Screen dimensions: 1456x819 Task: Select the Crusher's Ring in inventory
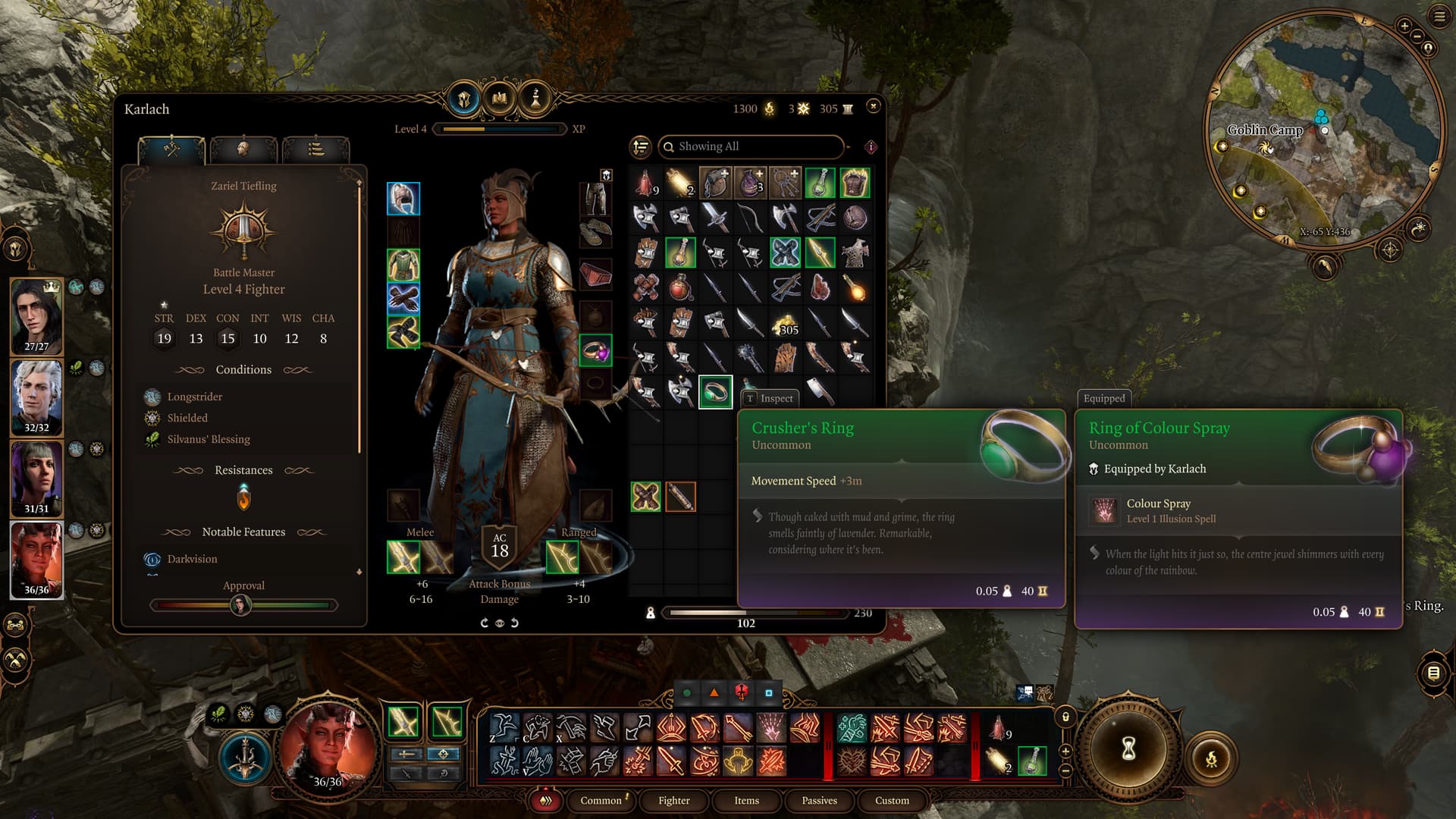pos(715,392)
